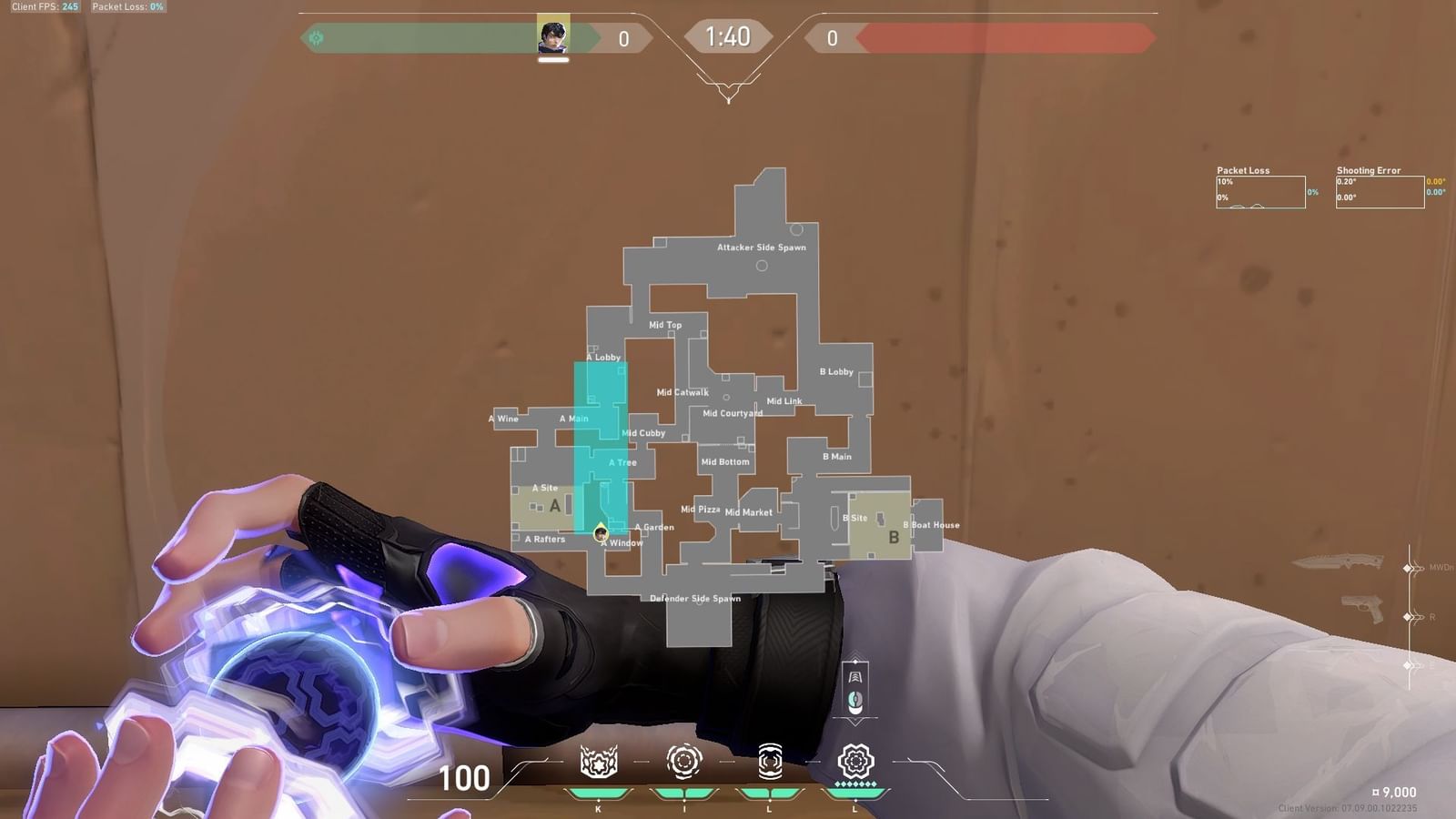Click the A Site letter on the map

click(x=556, y=507)
